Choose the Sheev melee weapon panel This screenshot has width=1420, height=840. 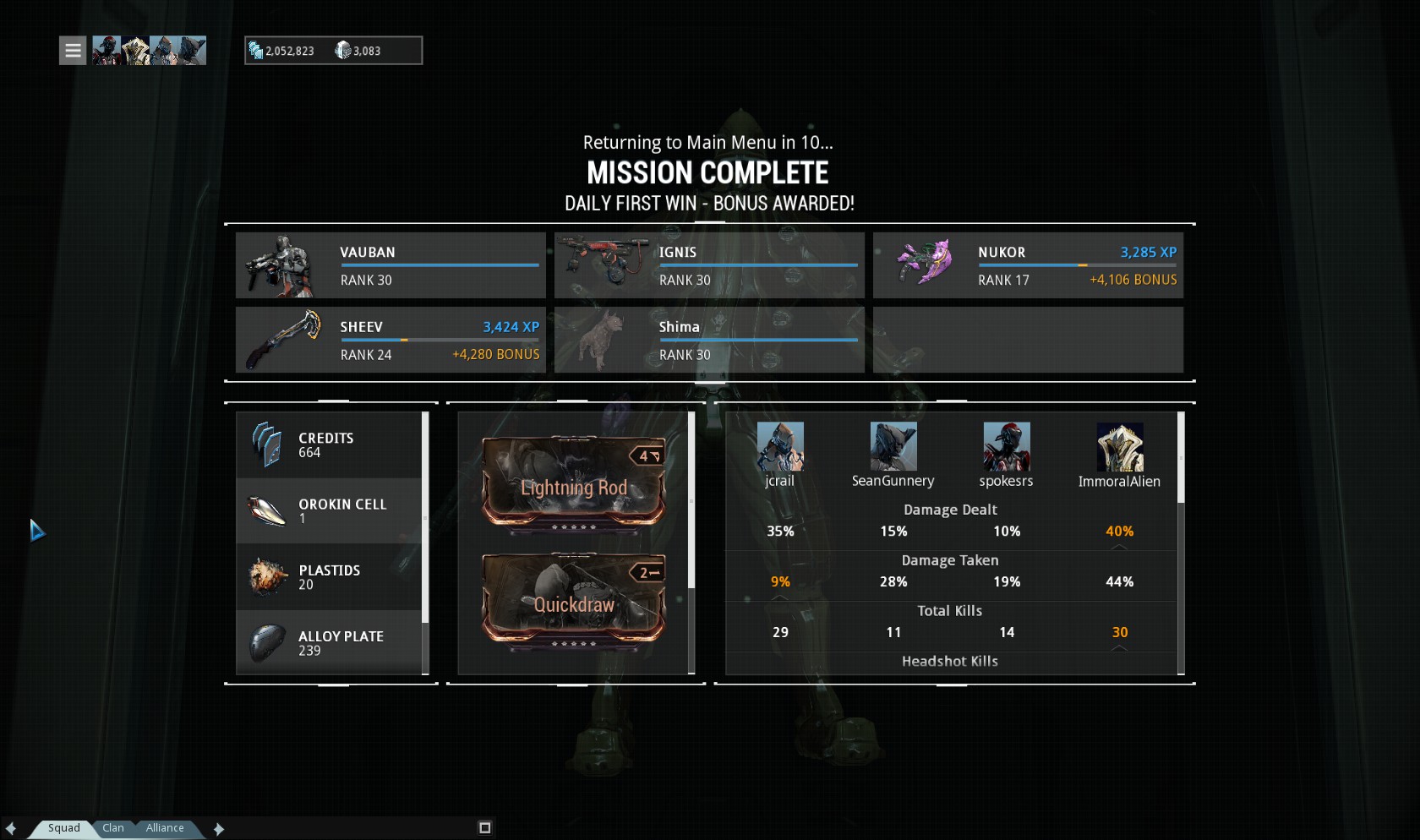coord(390,340)
